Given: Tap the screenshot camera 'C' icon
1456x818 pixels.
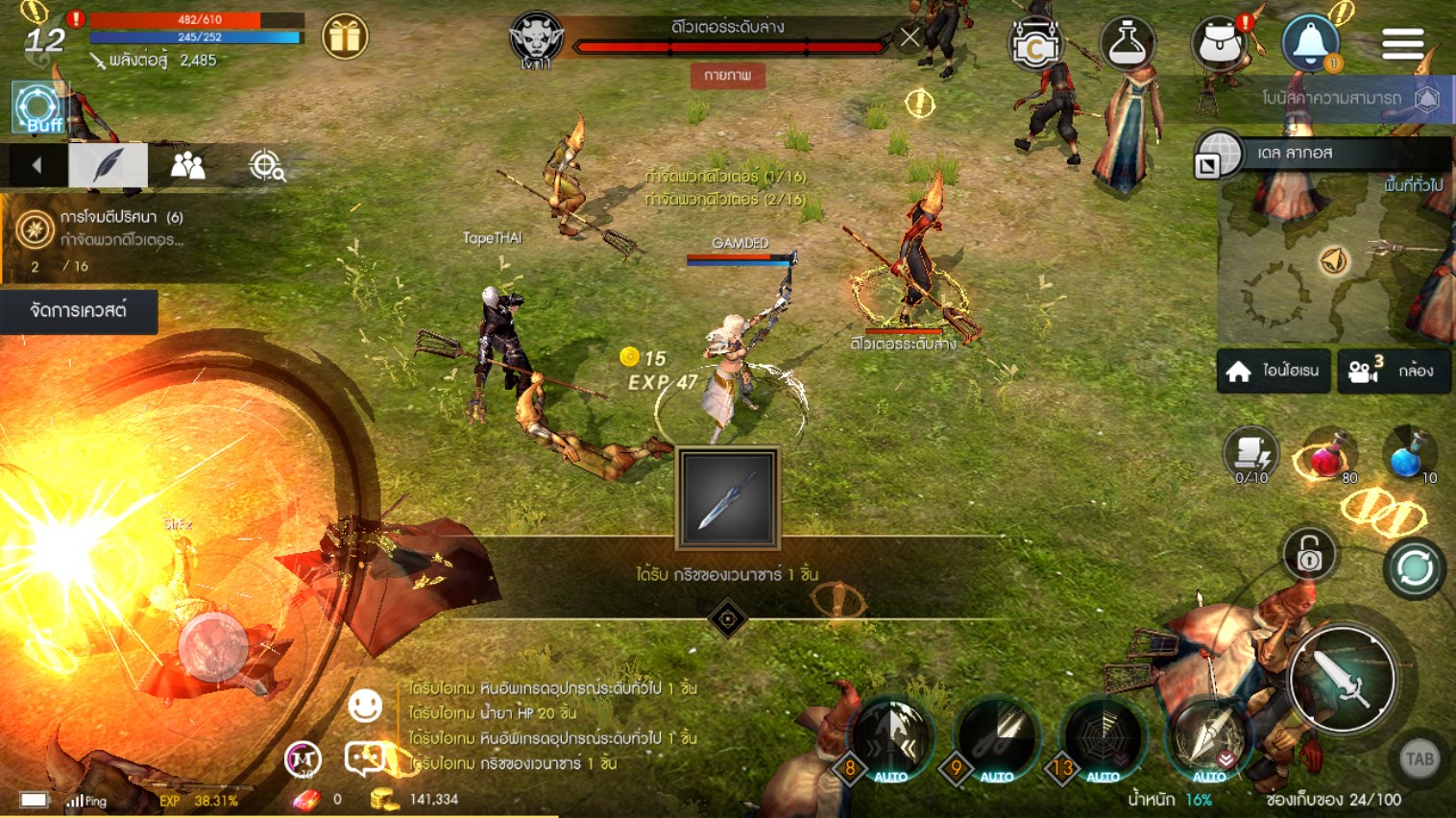Looking at the screenshot, I should (1036, 42).
